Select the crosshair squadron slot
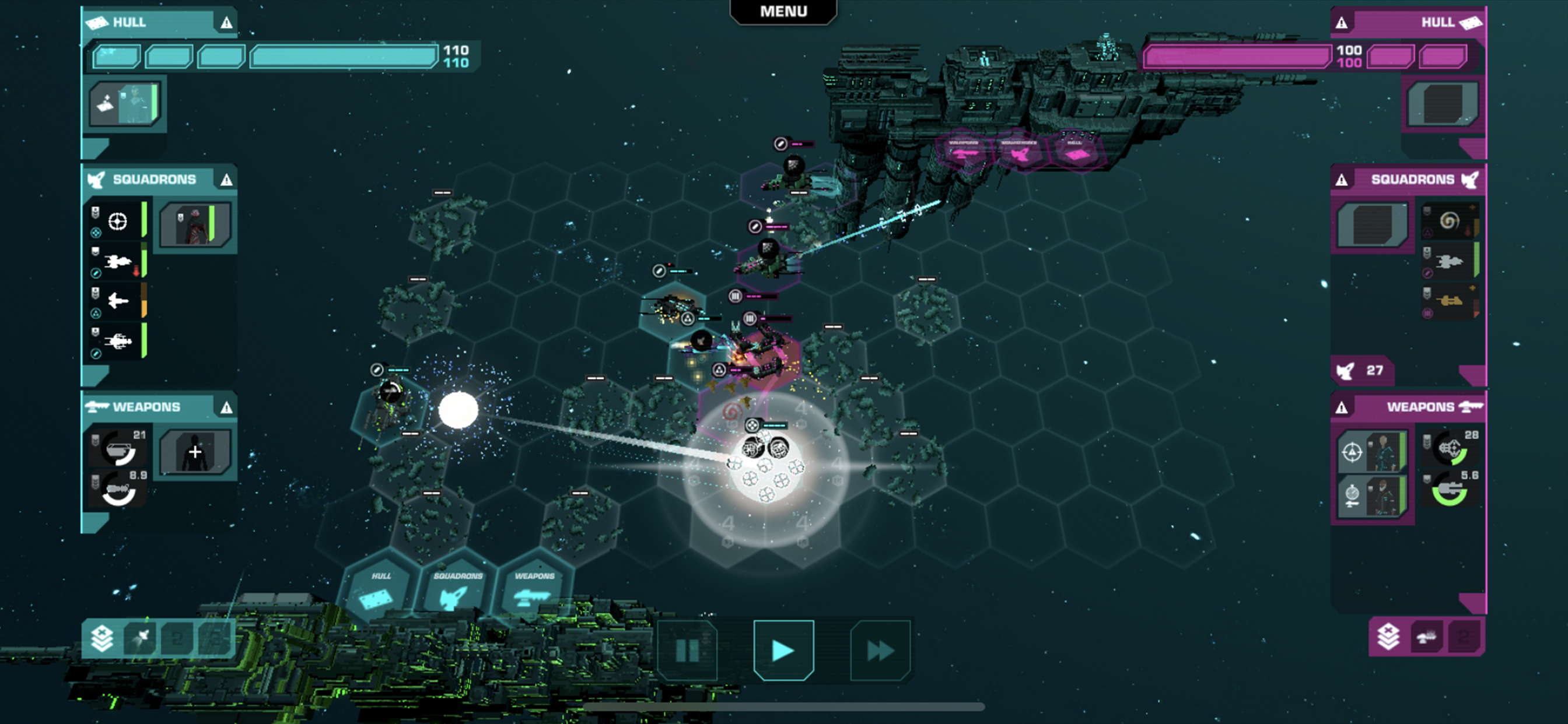The width and height of the screenshot is (1568, 724). click(x=117, y=222)
